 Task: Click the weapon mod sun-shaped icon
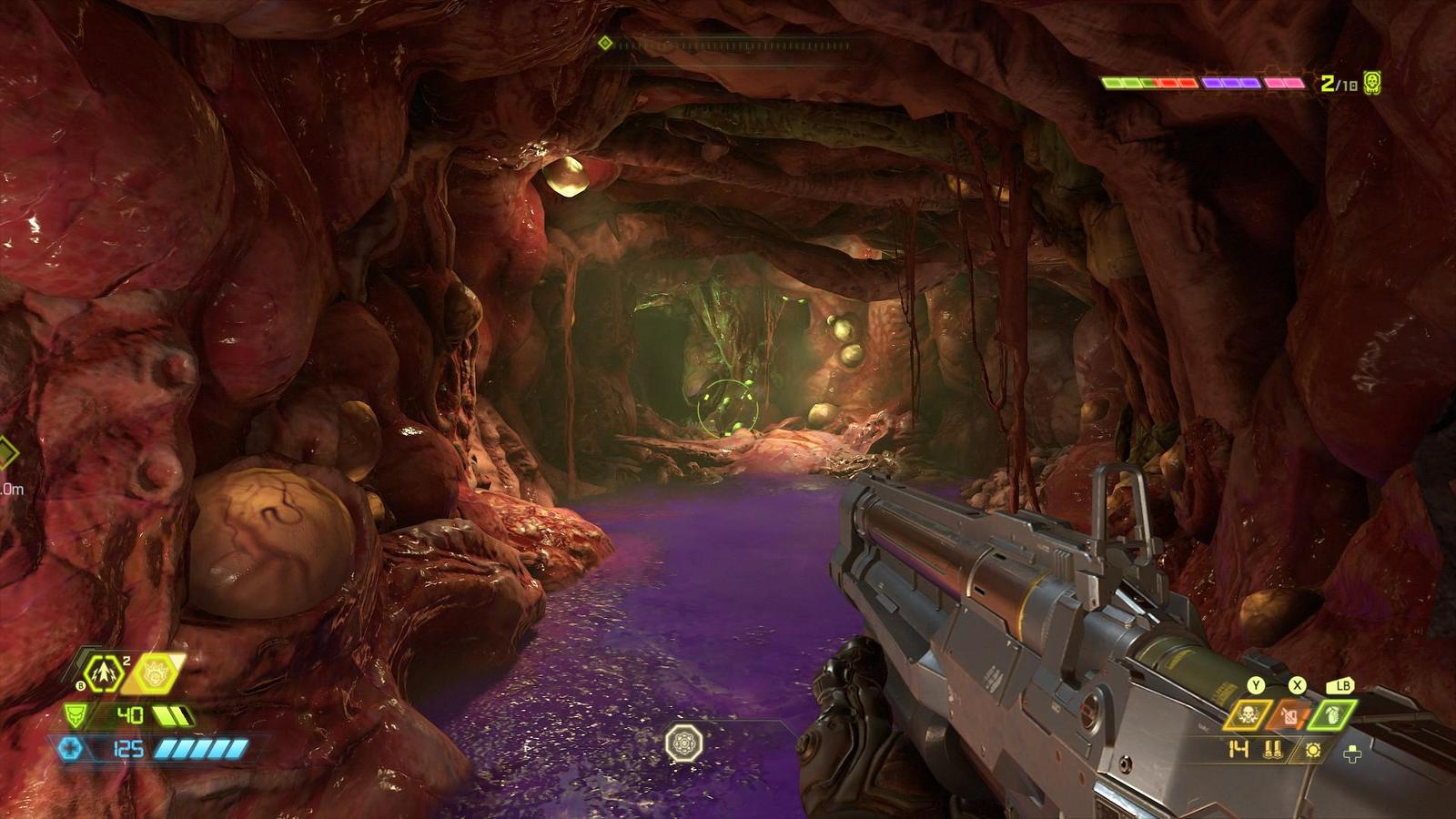(1312, 751)
